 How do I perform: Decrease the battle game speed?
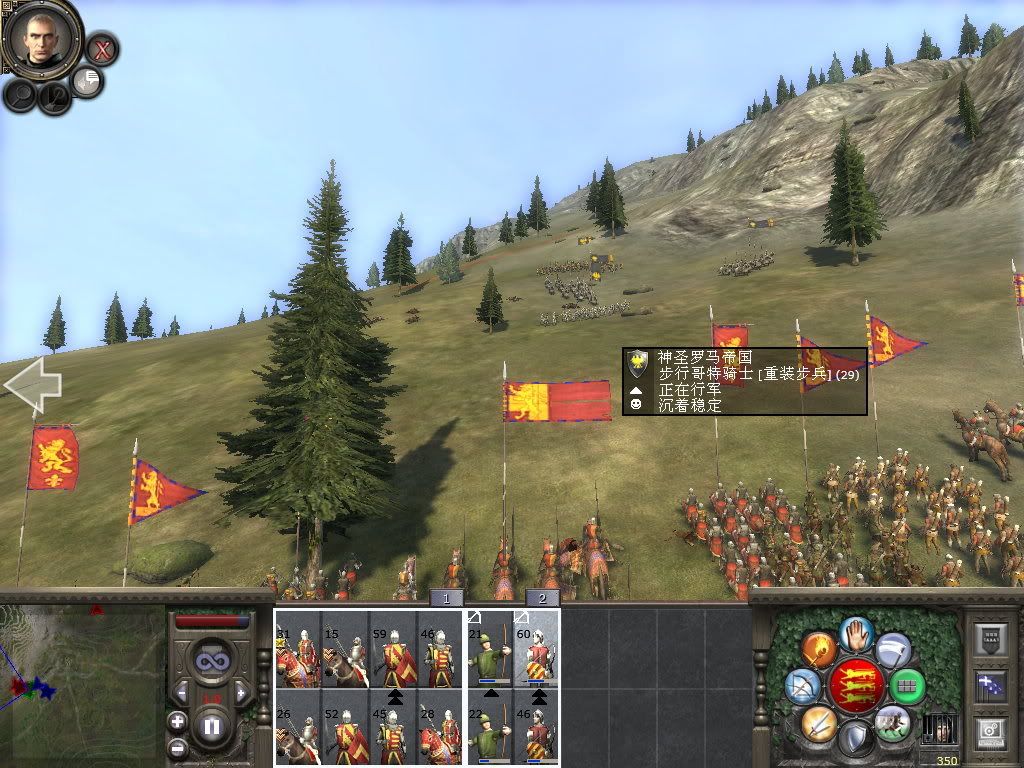pyautogui.click(x=181, y=692)
